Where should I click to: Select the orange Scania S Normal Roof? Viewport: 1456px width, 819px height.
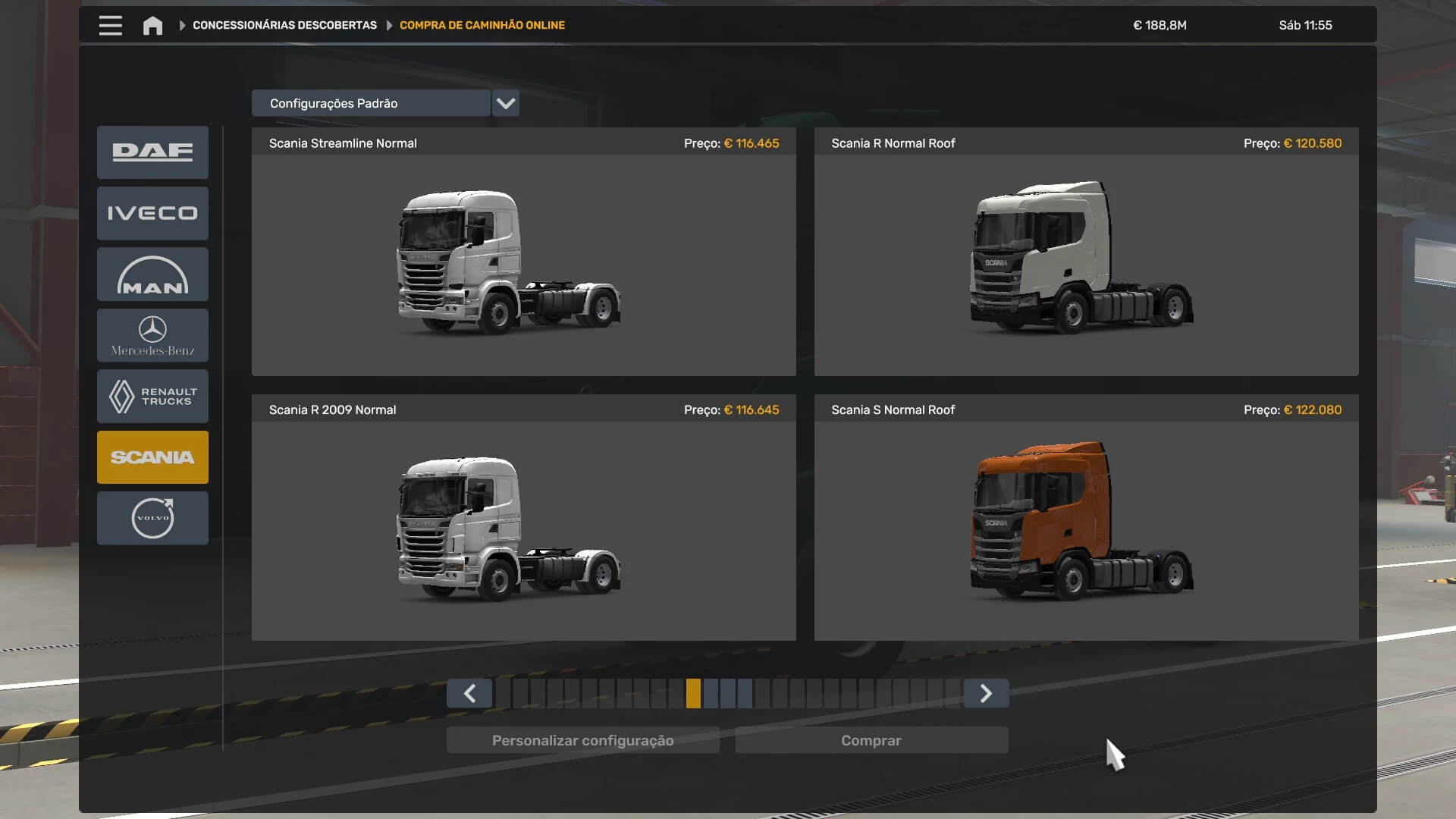(x=1086, y=529)
